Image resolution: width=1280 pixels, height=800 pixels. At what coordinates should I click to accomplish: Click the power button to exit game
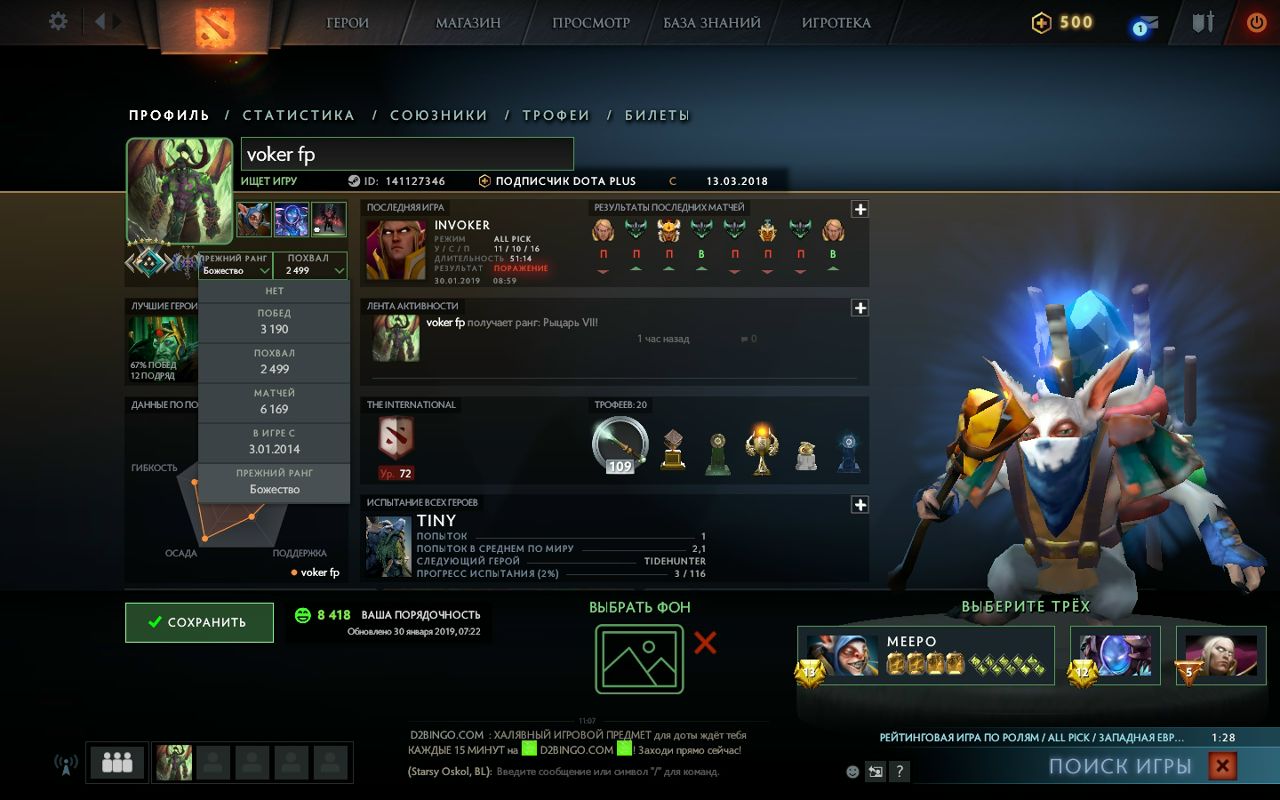pos(1256,21)
